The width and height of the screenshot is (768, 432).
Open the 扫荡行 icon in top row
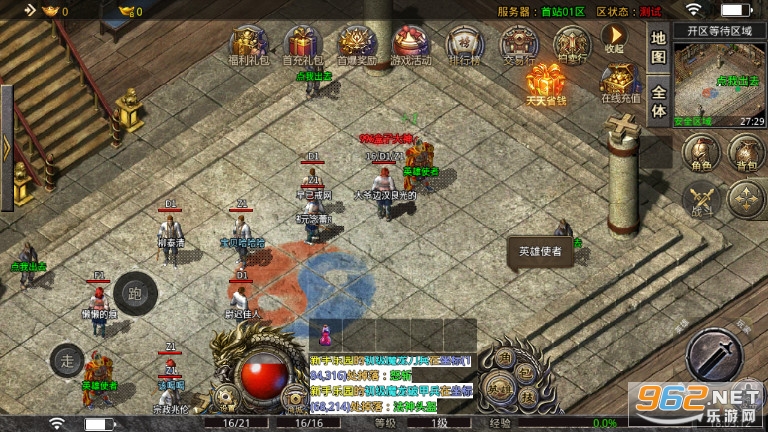pos(571,44)
